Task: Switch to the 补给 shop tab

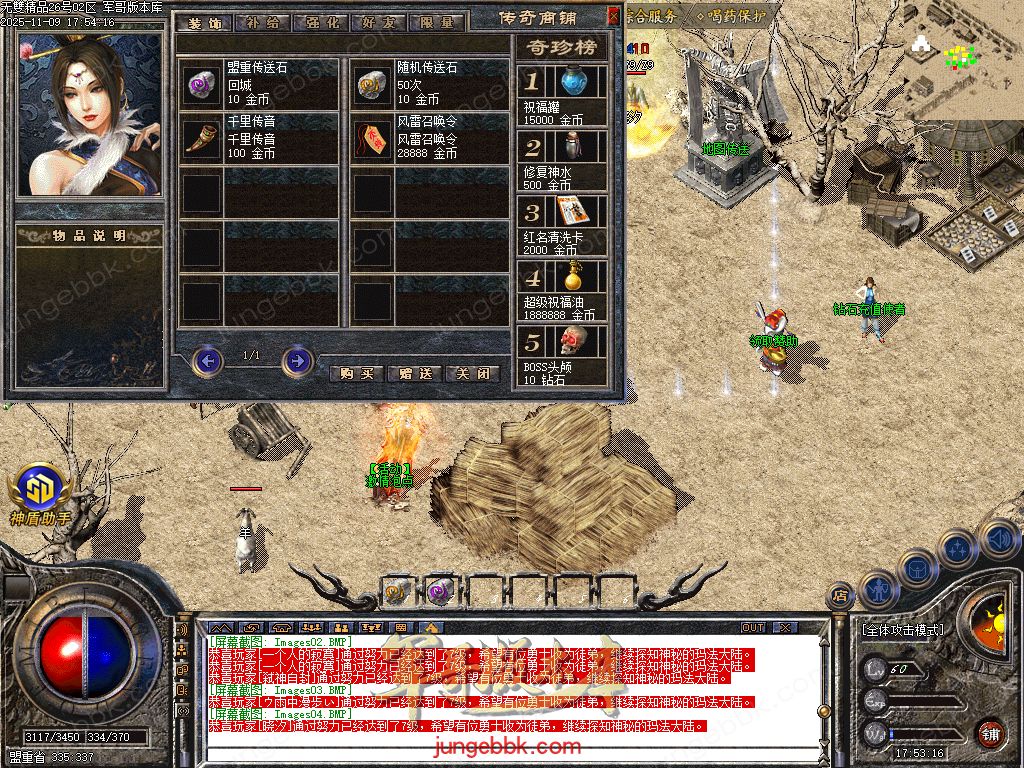Action: 264,22
